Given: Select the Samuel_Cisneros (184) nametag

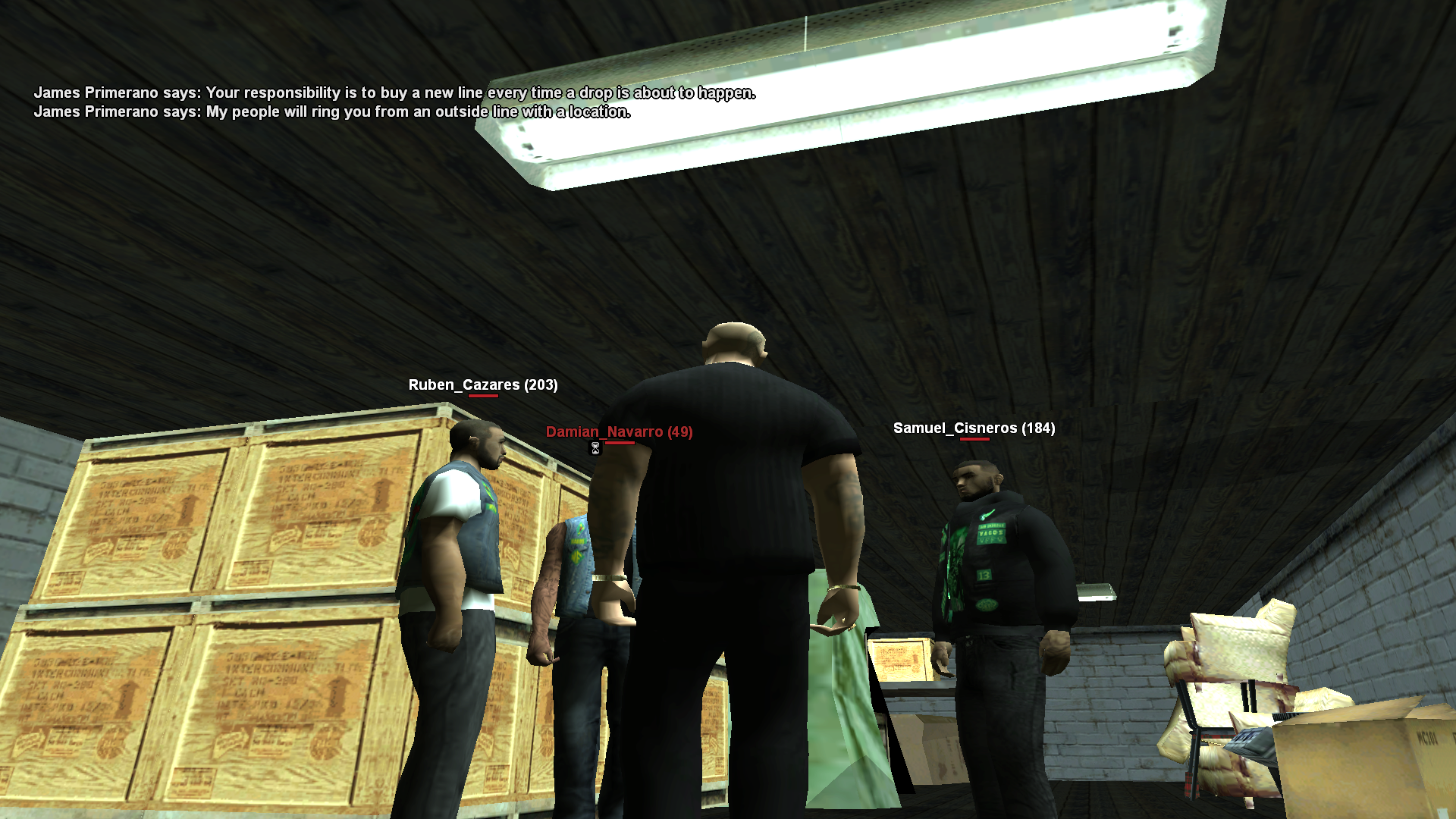Looking at the screenshot, I should tap(973, 428).
